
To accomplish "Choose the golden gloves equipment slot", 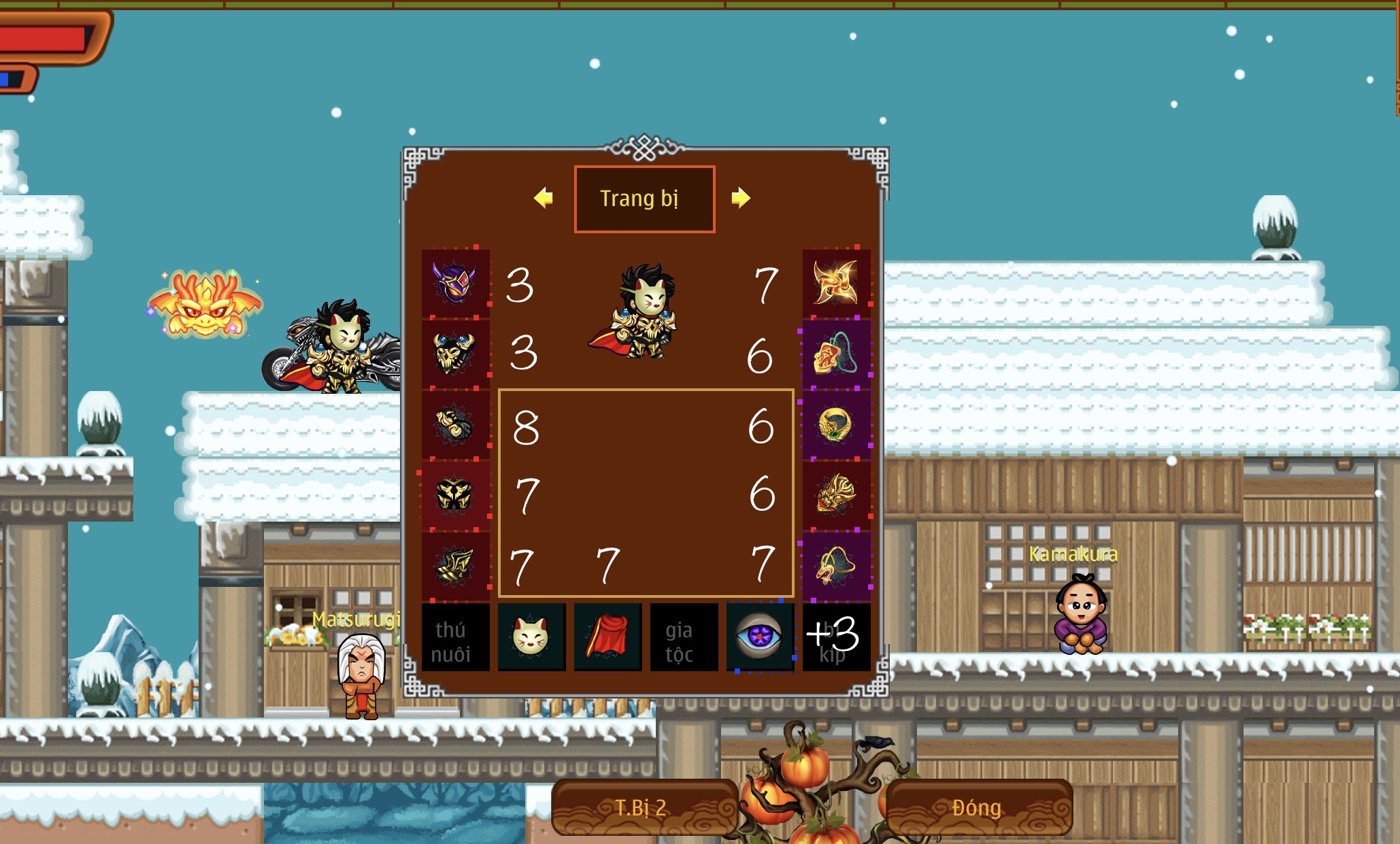I will click(x=455, y=424).
